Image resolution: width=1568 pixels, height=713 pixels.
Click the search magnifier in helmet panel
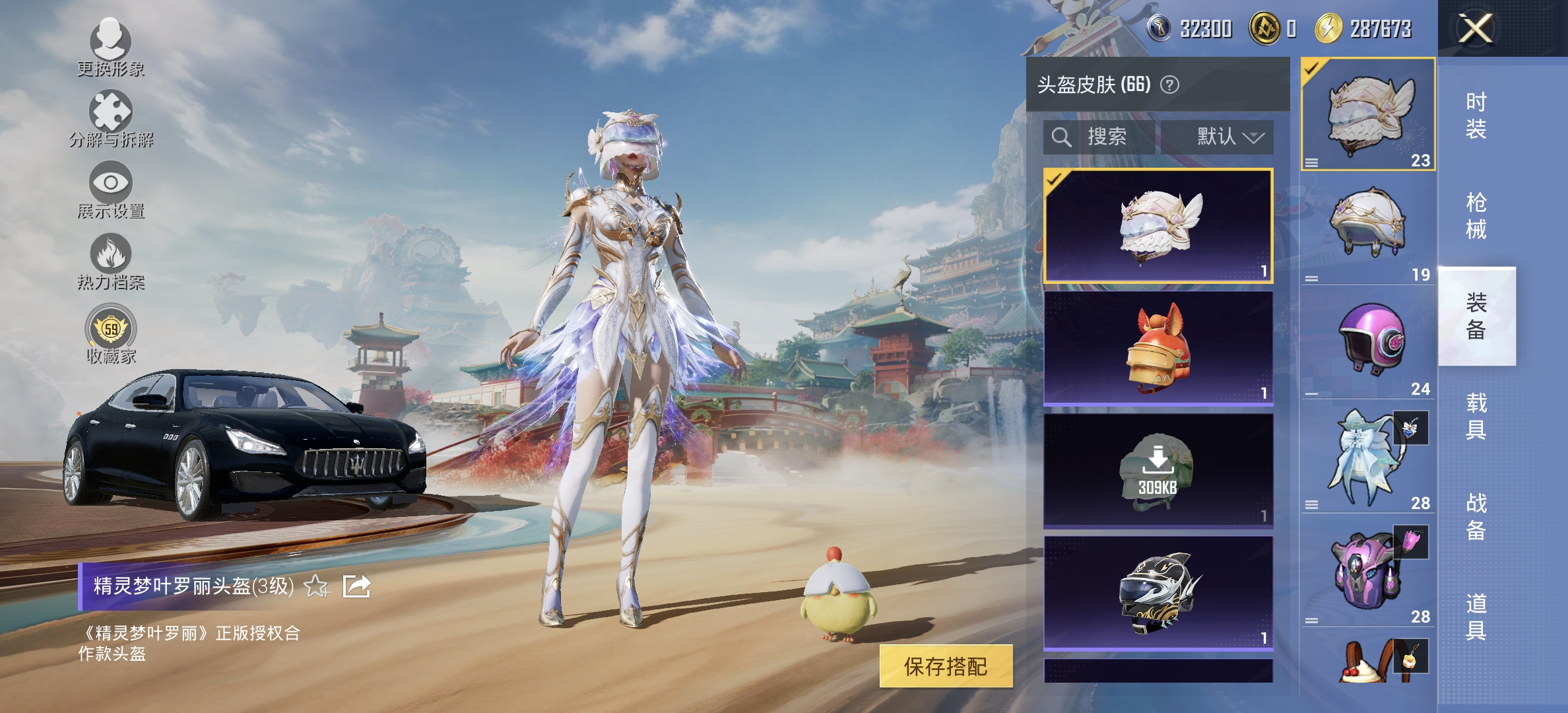coord(1062,137)
